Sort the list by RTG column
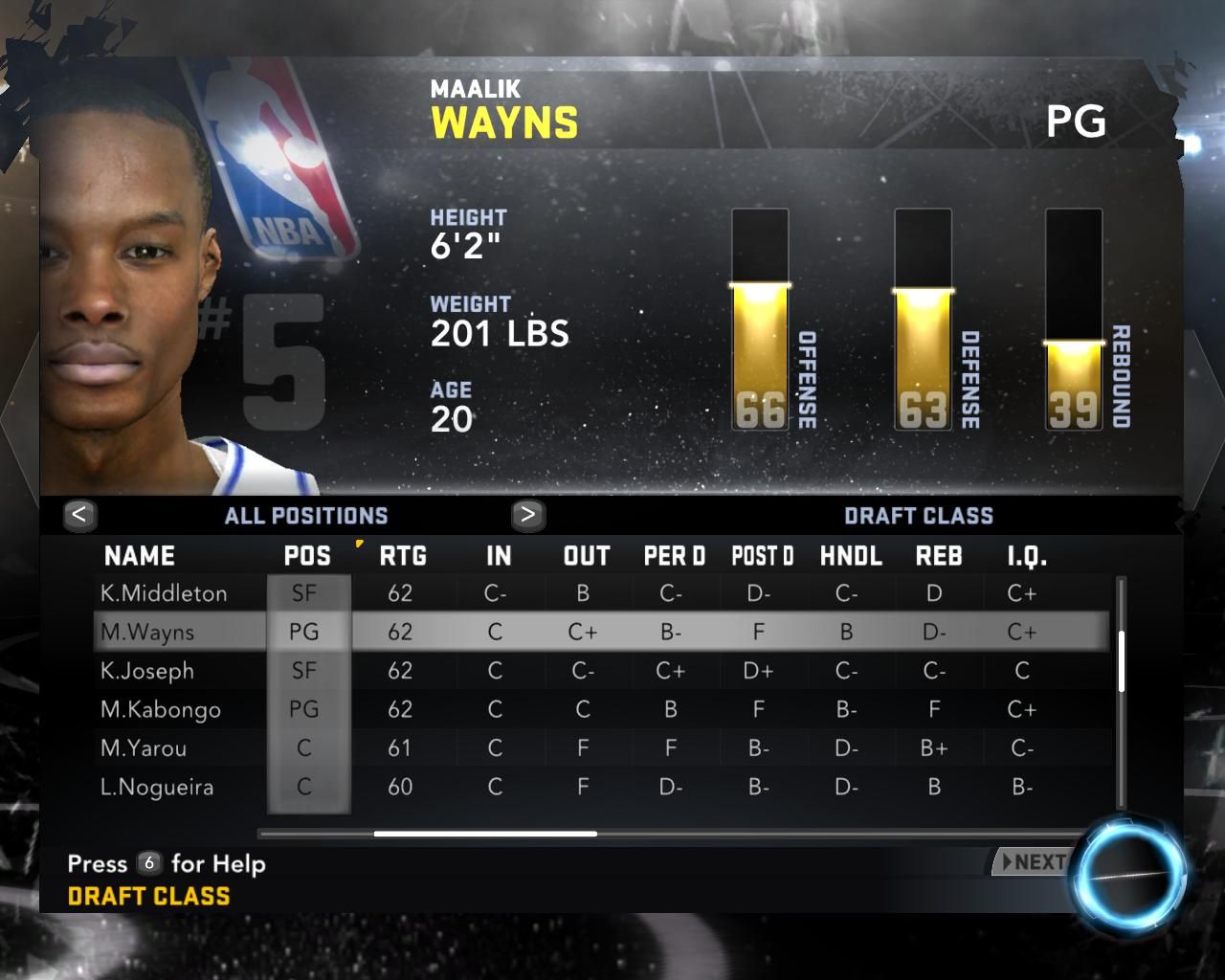 (403, 556)
